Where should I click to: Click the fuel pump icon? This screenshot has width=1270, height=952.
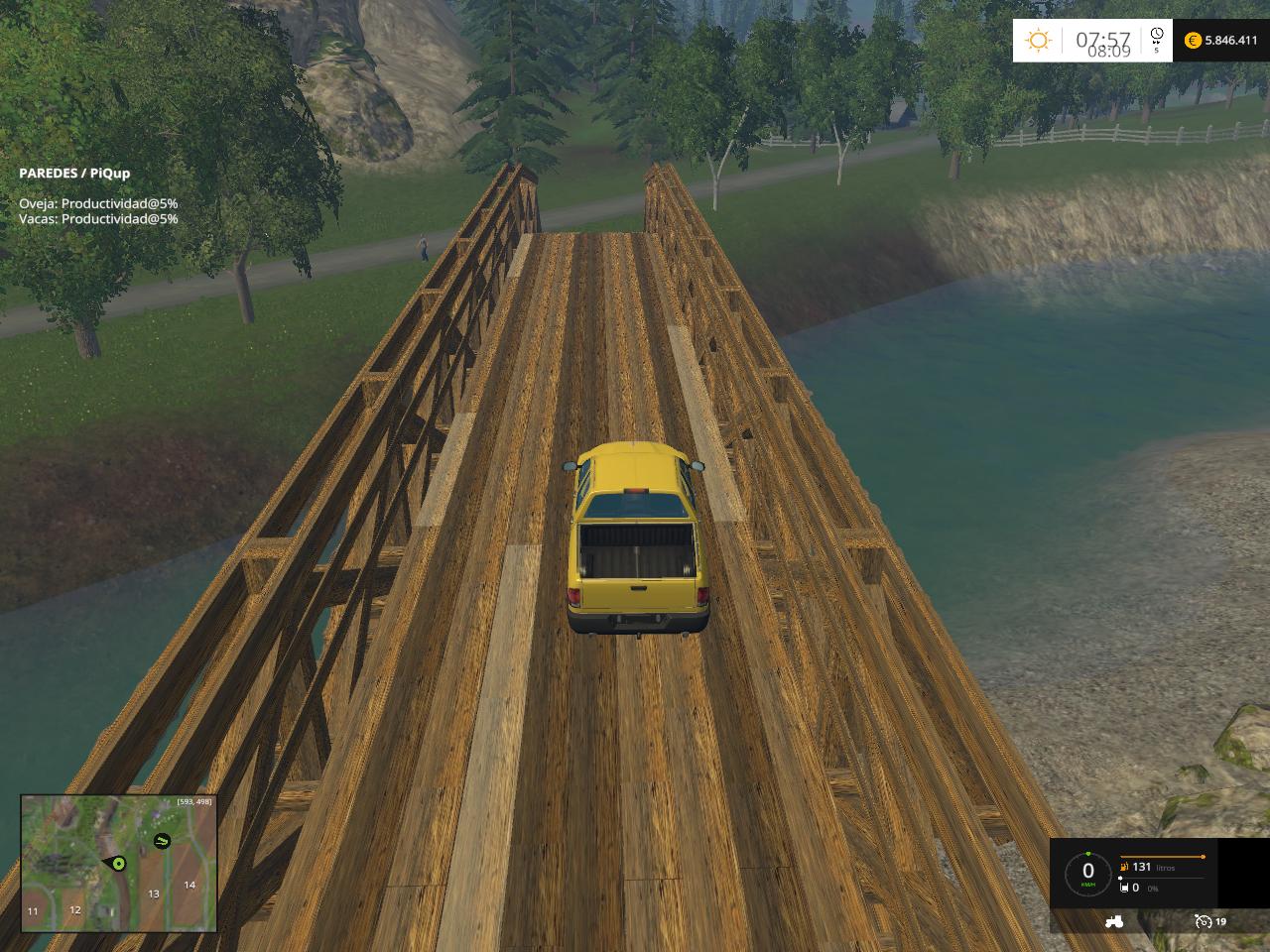(x=1124, y=867)
